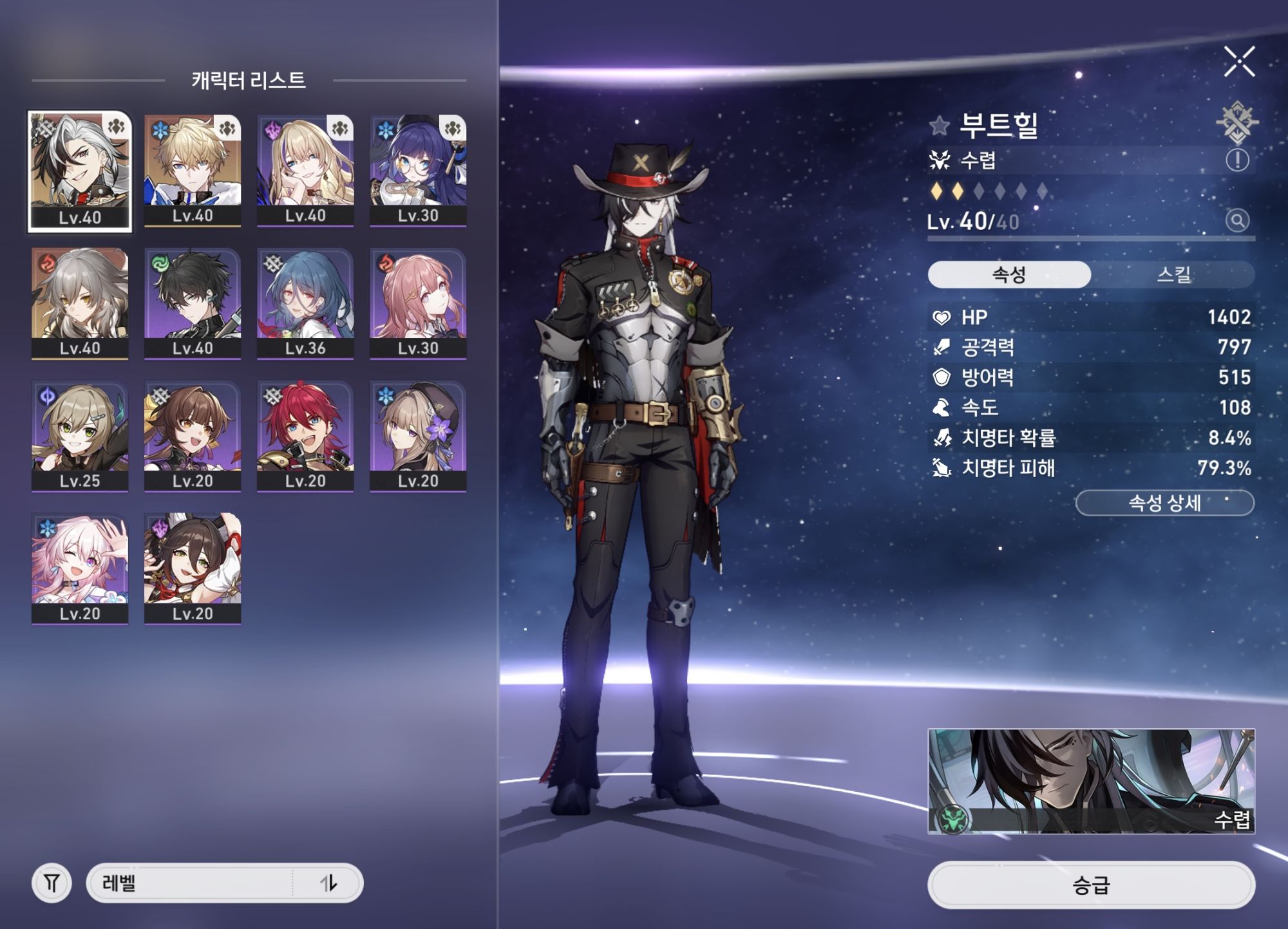This screenshot has width=1288, height=929.
Task: Select Dan Heng's Lv.40 portrait
Action: coord(193,303)
